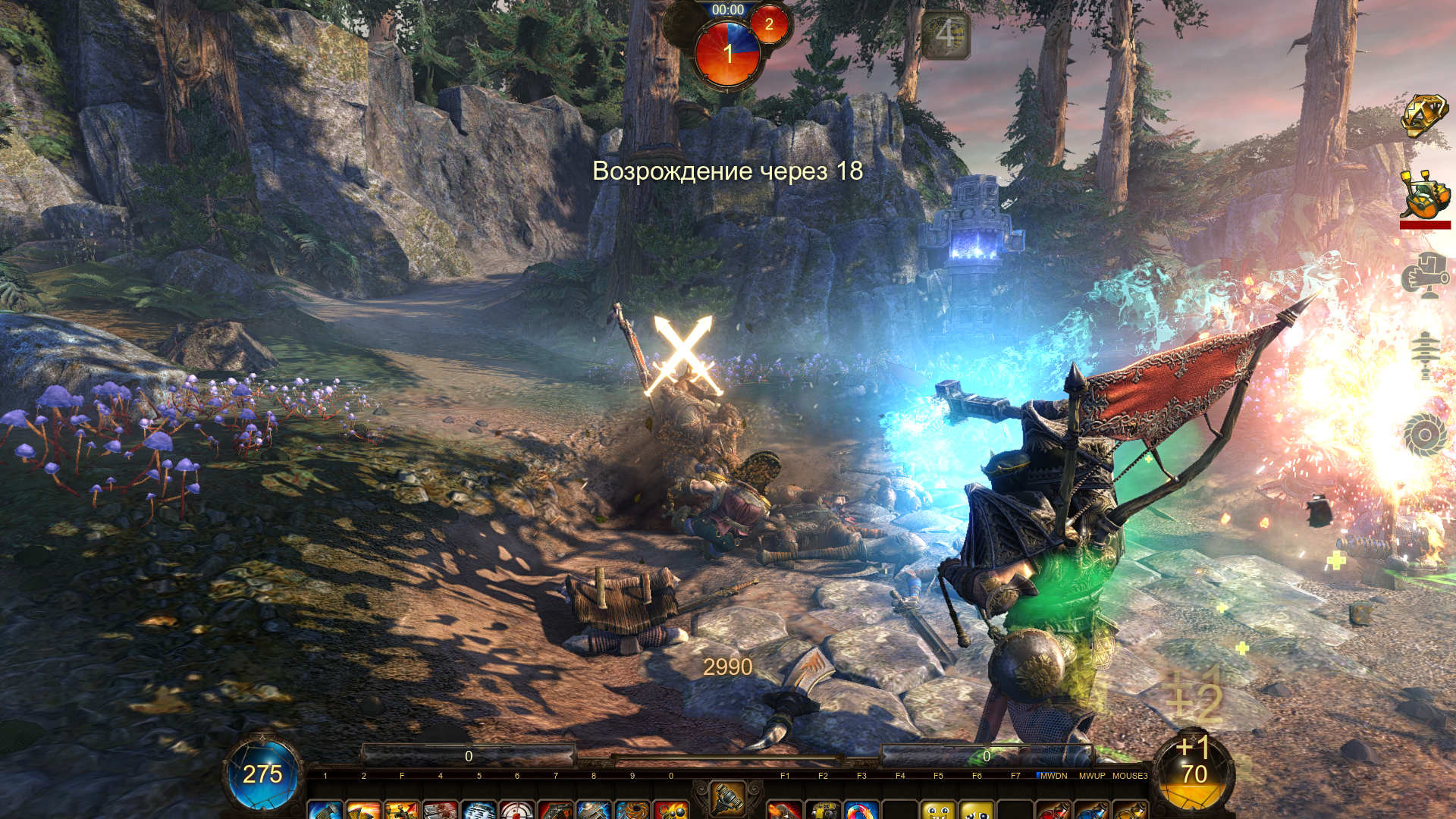Image resolution: width=1456 pixels, height=819 pixels.
Task: Pick the grey sawblade silhouette icon
Action: tap(1424, 435)
